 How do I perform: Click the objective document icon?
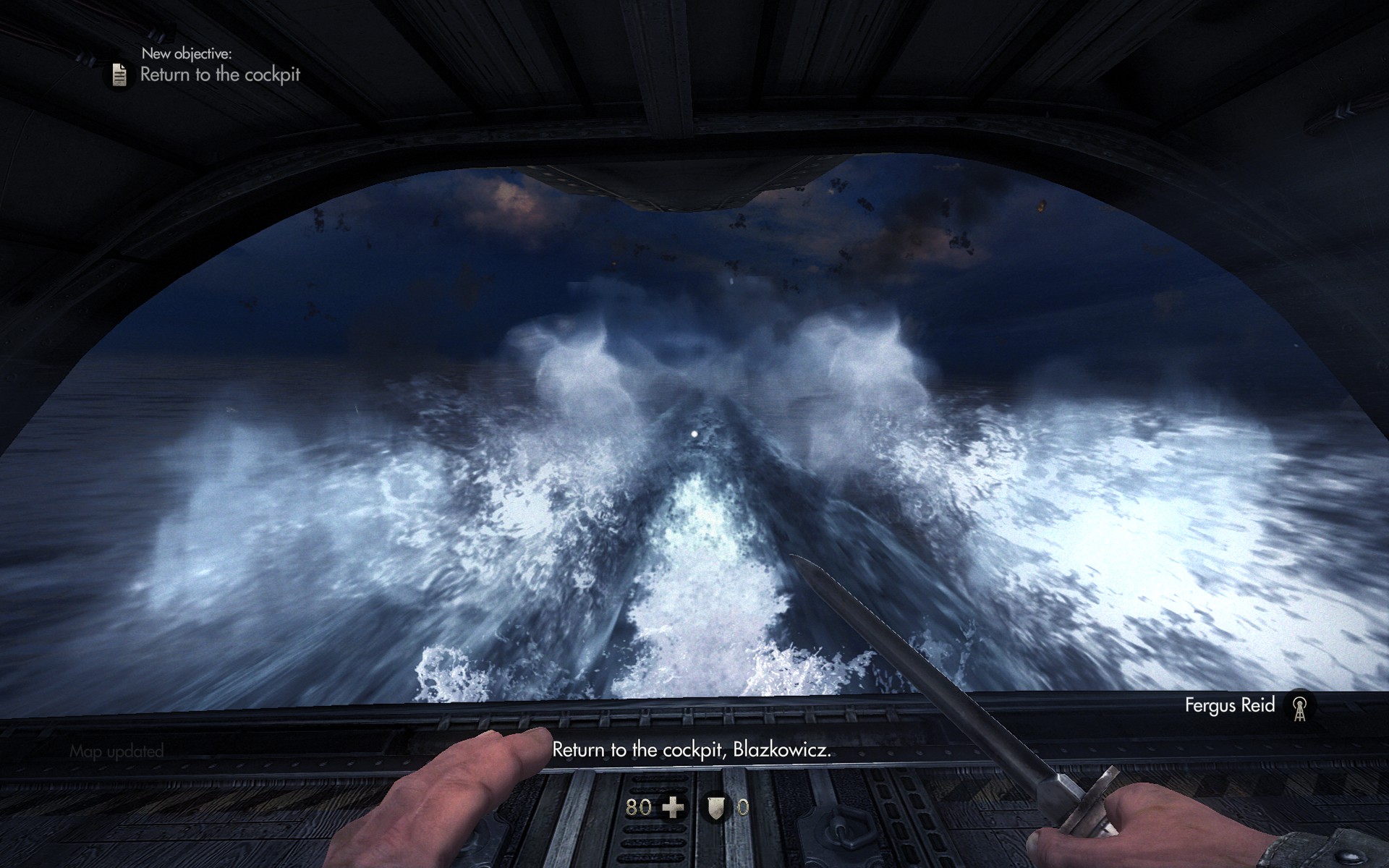point(119,75)
